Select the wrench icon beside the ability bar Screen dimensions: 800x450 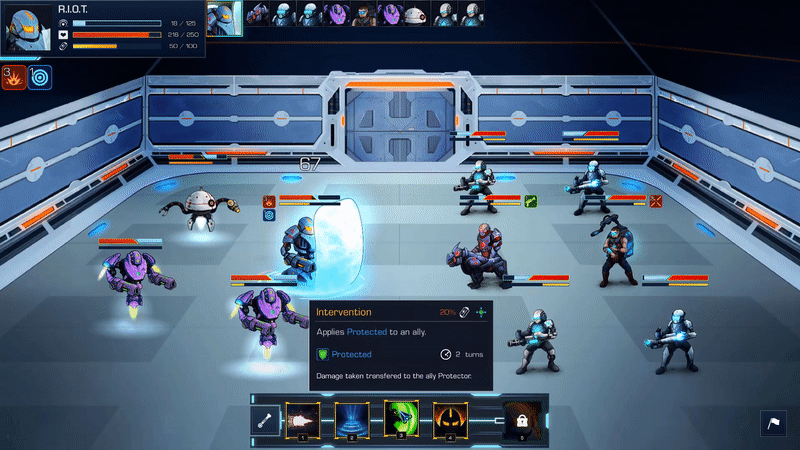click(265, 420)
